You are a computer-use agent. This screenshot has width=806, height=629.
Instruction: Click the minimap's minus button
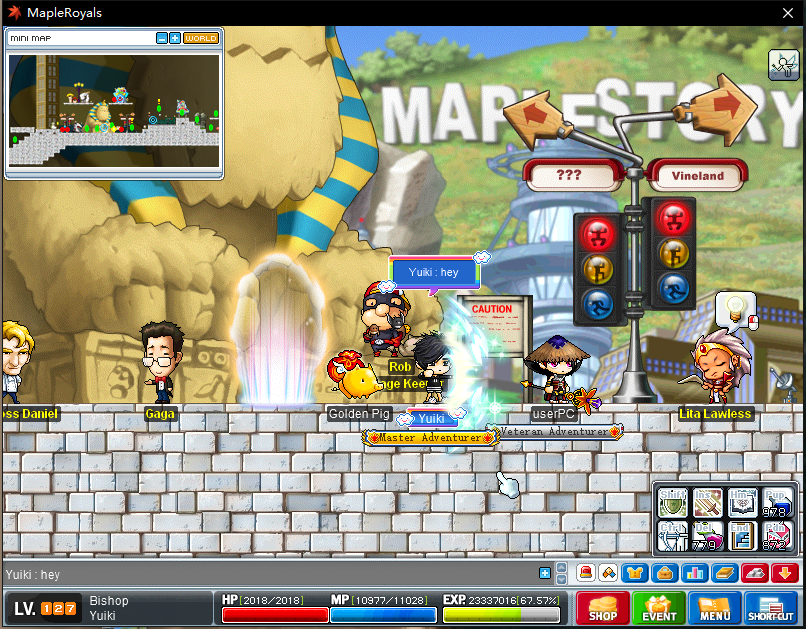click(162, 38)
